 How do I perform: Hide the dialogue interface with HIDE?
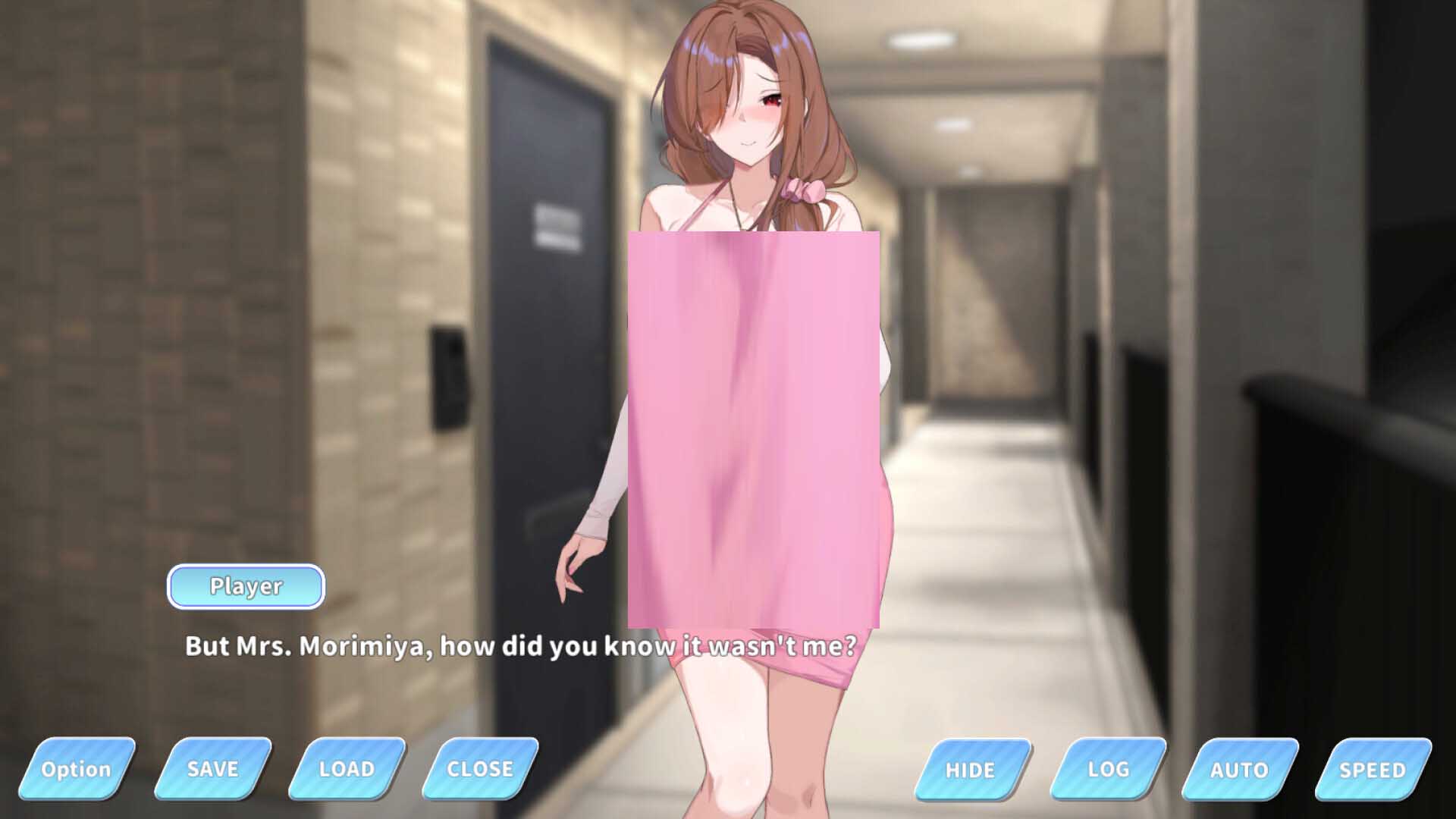971,770
